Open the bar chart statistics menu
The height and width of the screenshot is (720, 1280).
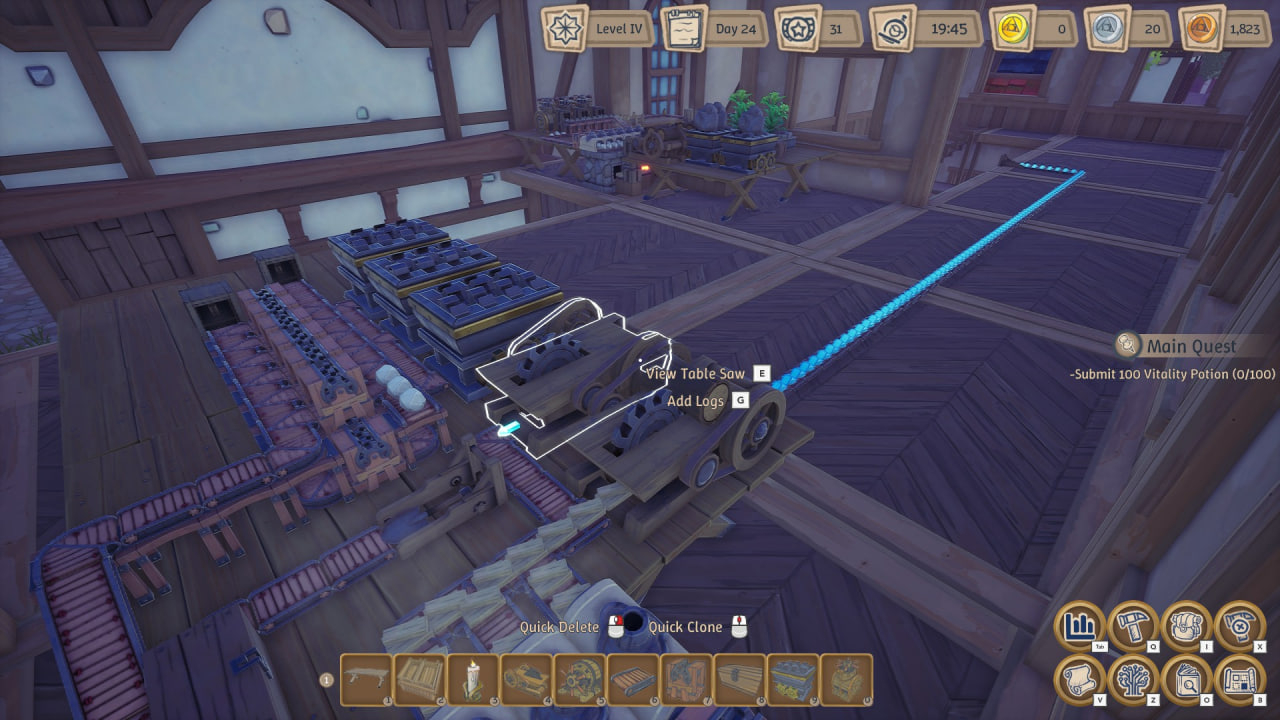(1080, 627)
